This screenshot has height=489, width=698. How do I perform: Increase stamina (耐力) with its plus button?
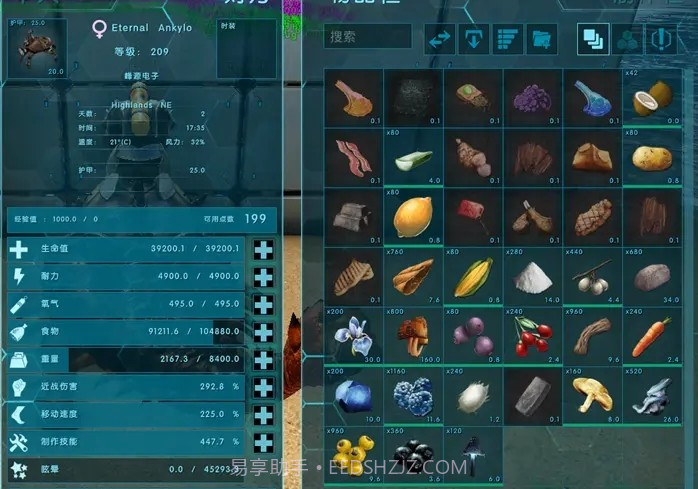[x=264, y=277]
